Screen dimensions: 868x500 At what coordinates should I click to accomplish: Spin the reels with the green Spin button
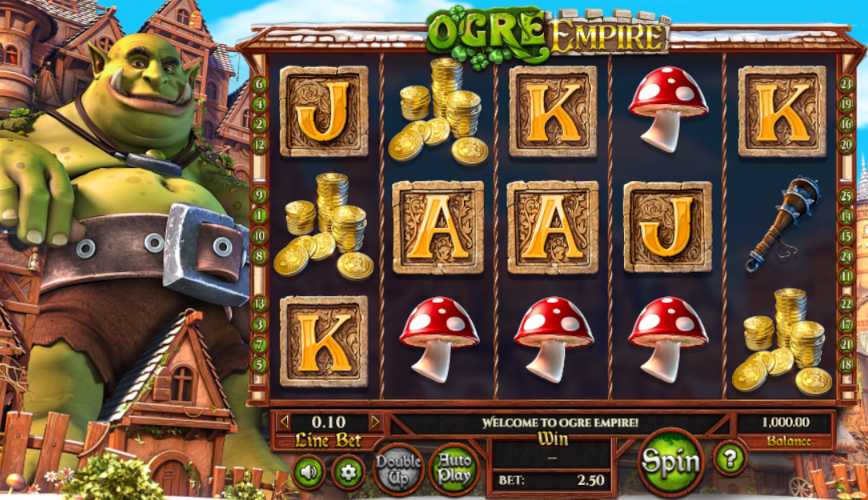click(670, 462)
